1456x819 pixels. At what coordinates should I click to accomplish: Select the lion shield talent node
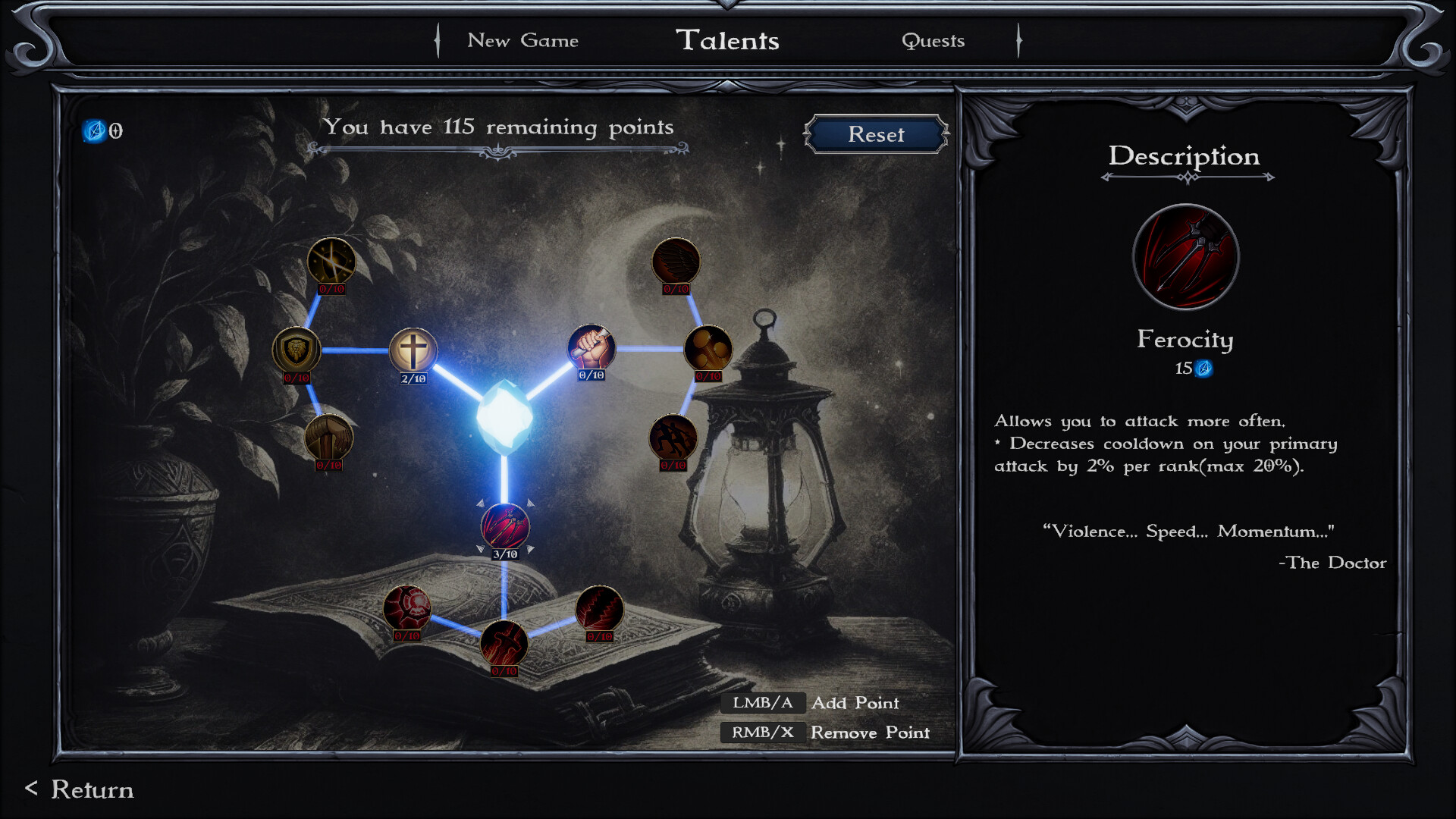pos(296,350)
